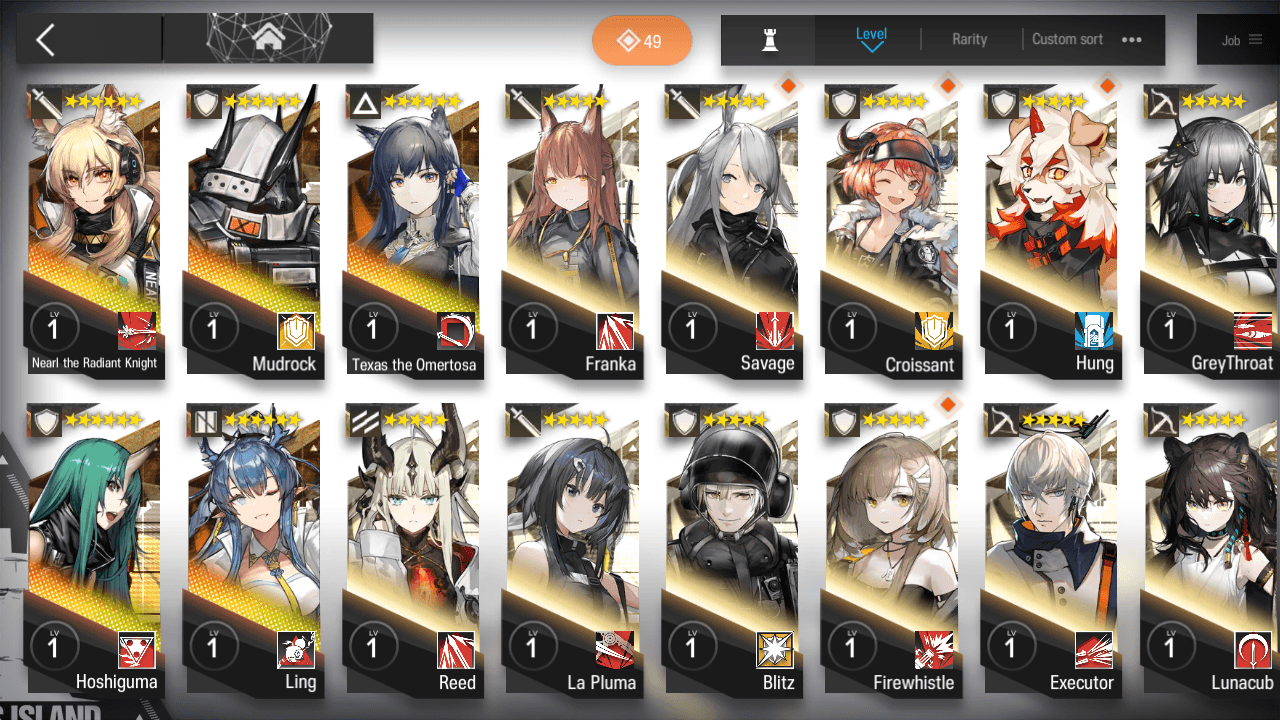The image size is (1280, 720).
Task: Select the Savage operator card
Action: (x=732, y=230)
